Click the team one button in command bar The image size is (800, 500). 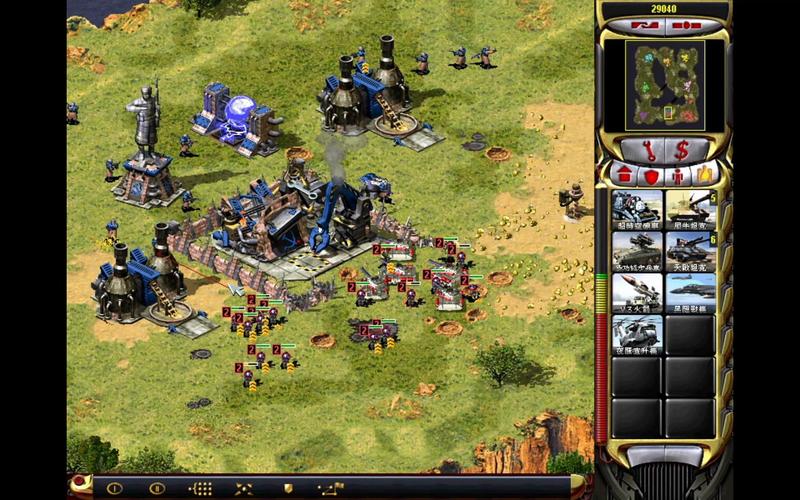115,489
